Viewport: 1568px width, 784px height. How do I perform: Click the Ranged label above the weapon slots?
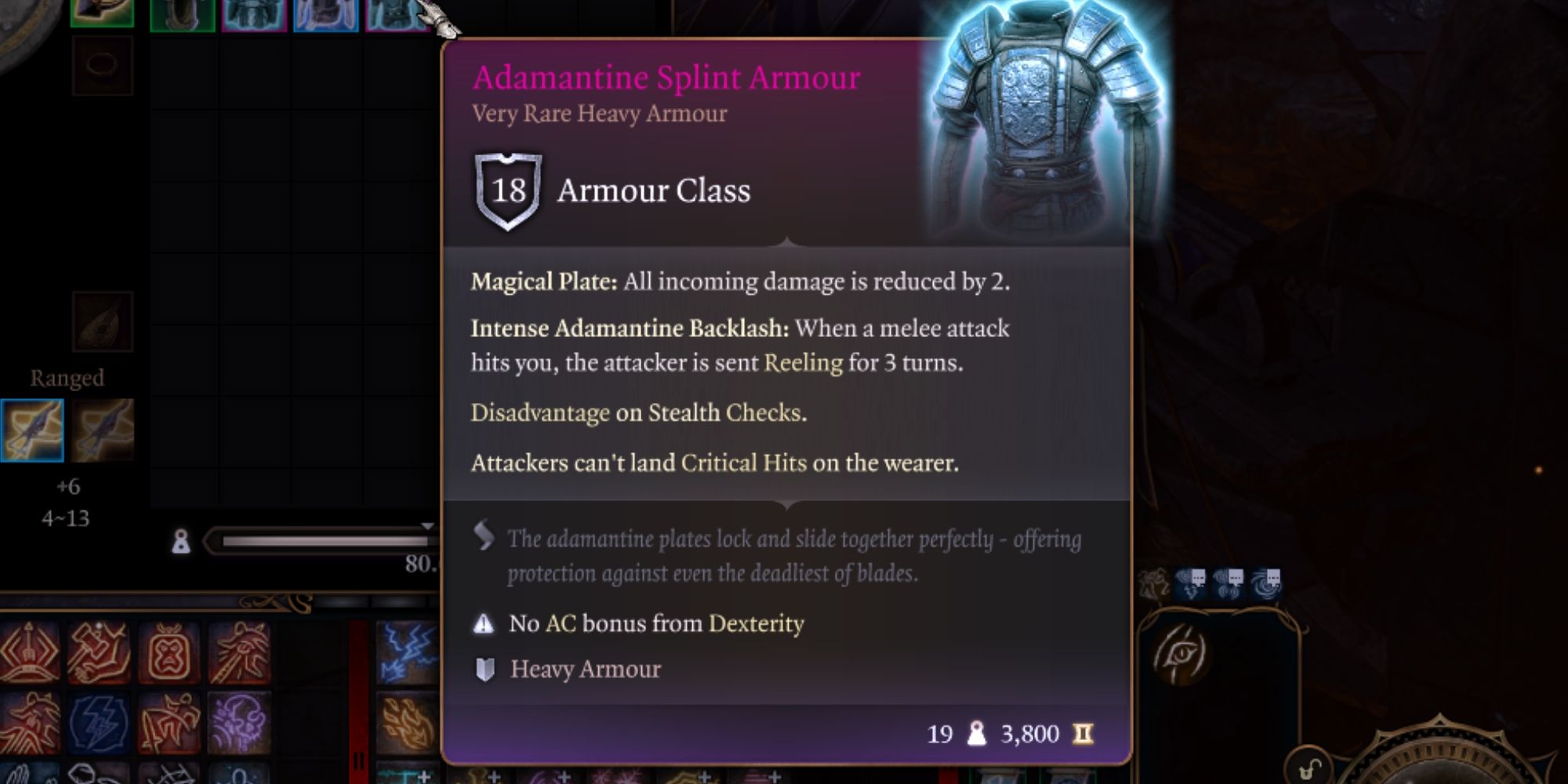(67, 377)
